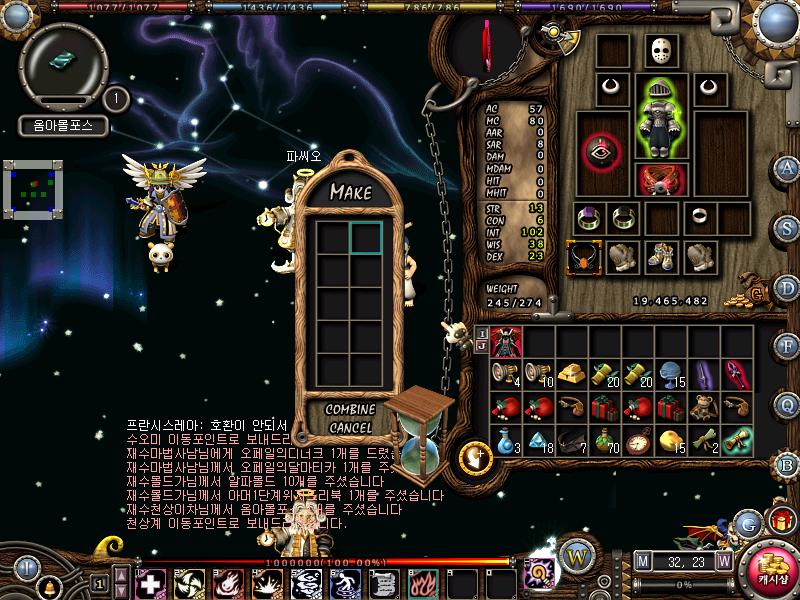This screenshot has height=600, width=800.
Task: Use the blue potion flask stack
Action: (505, 440)
